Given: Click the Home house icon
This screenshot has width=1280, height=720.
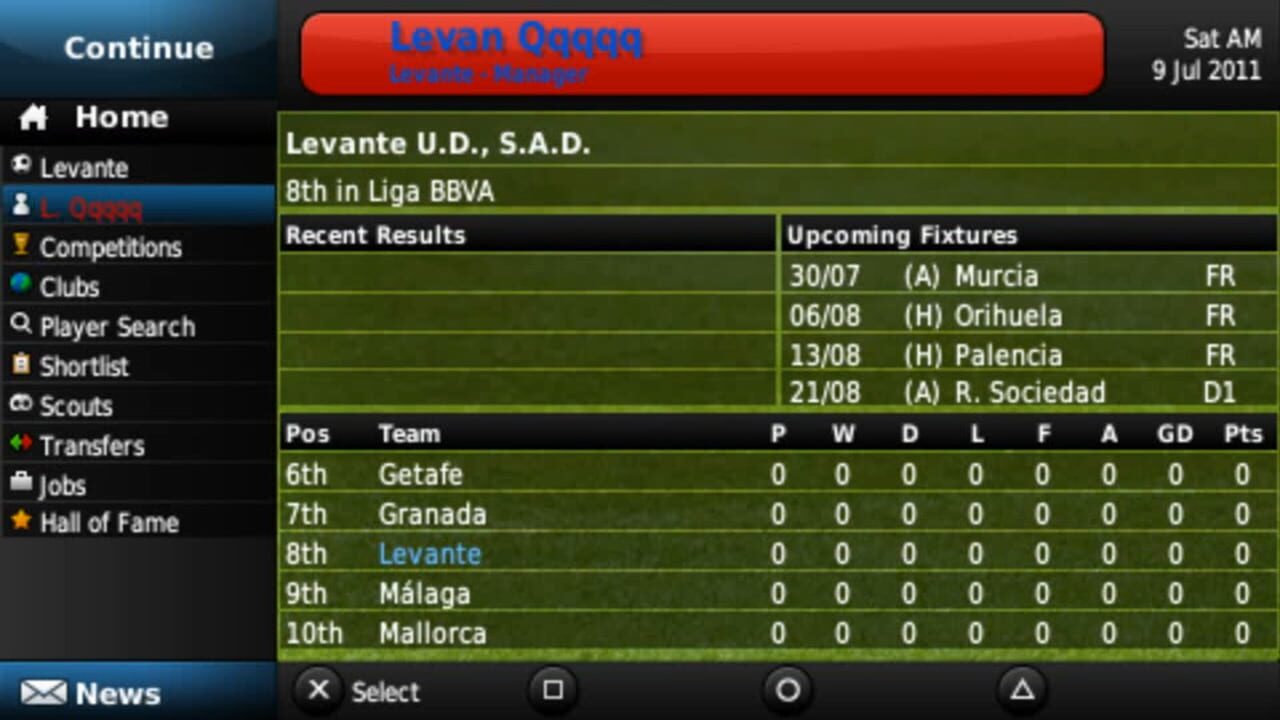Looking at the screenshot, I should (33, 117).
